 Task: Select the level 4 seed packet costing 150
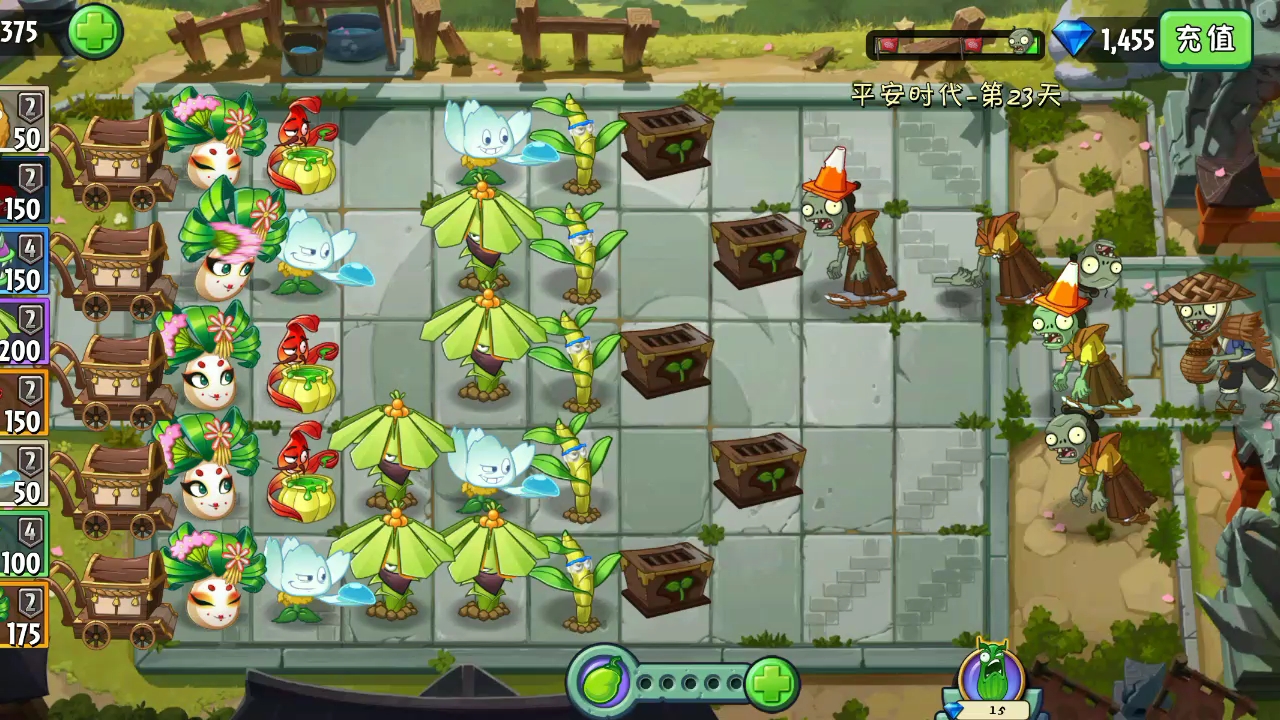(22, 263)
